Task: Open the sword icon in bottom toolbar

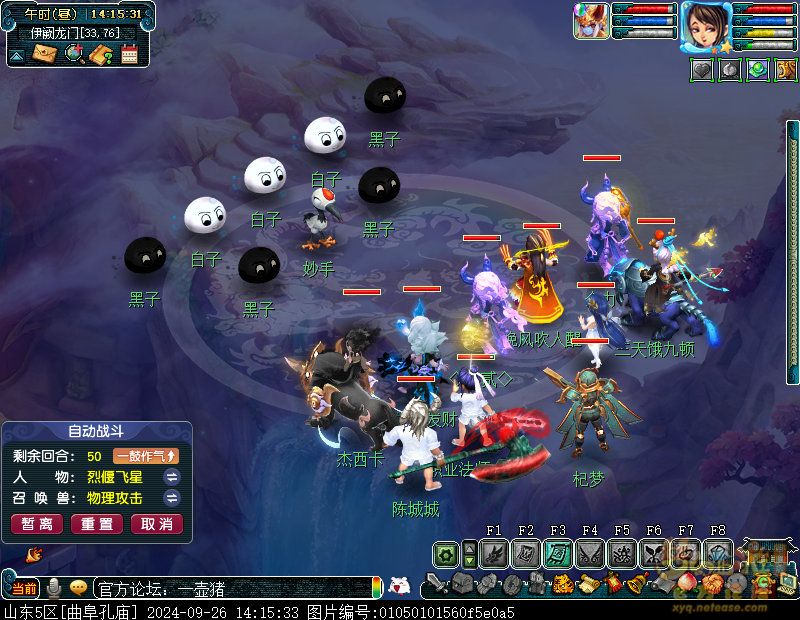Action: click(x=436, y=583)
